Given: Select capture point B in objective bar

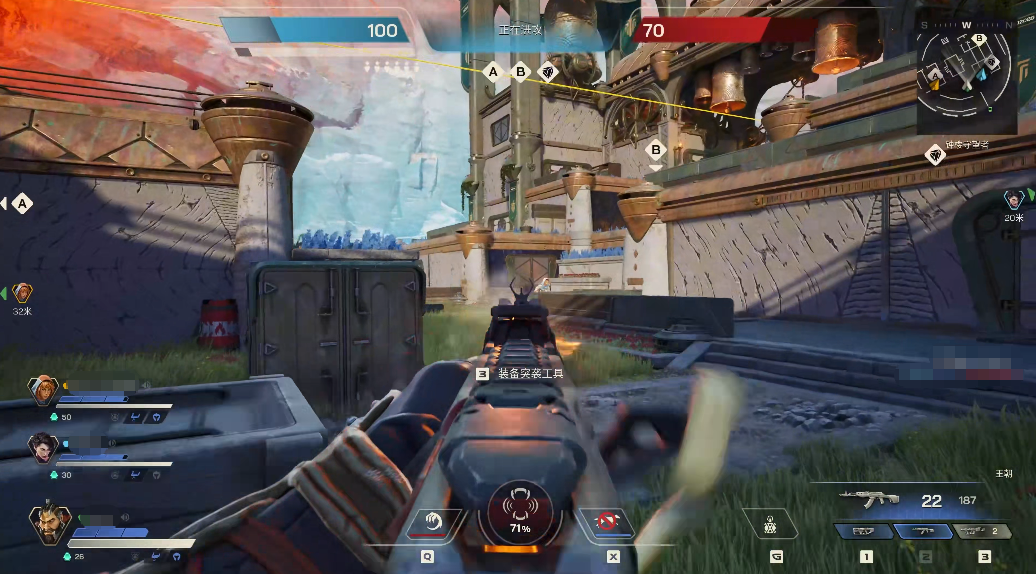Looking at the screenshot, I should click(x=520, y=72).
